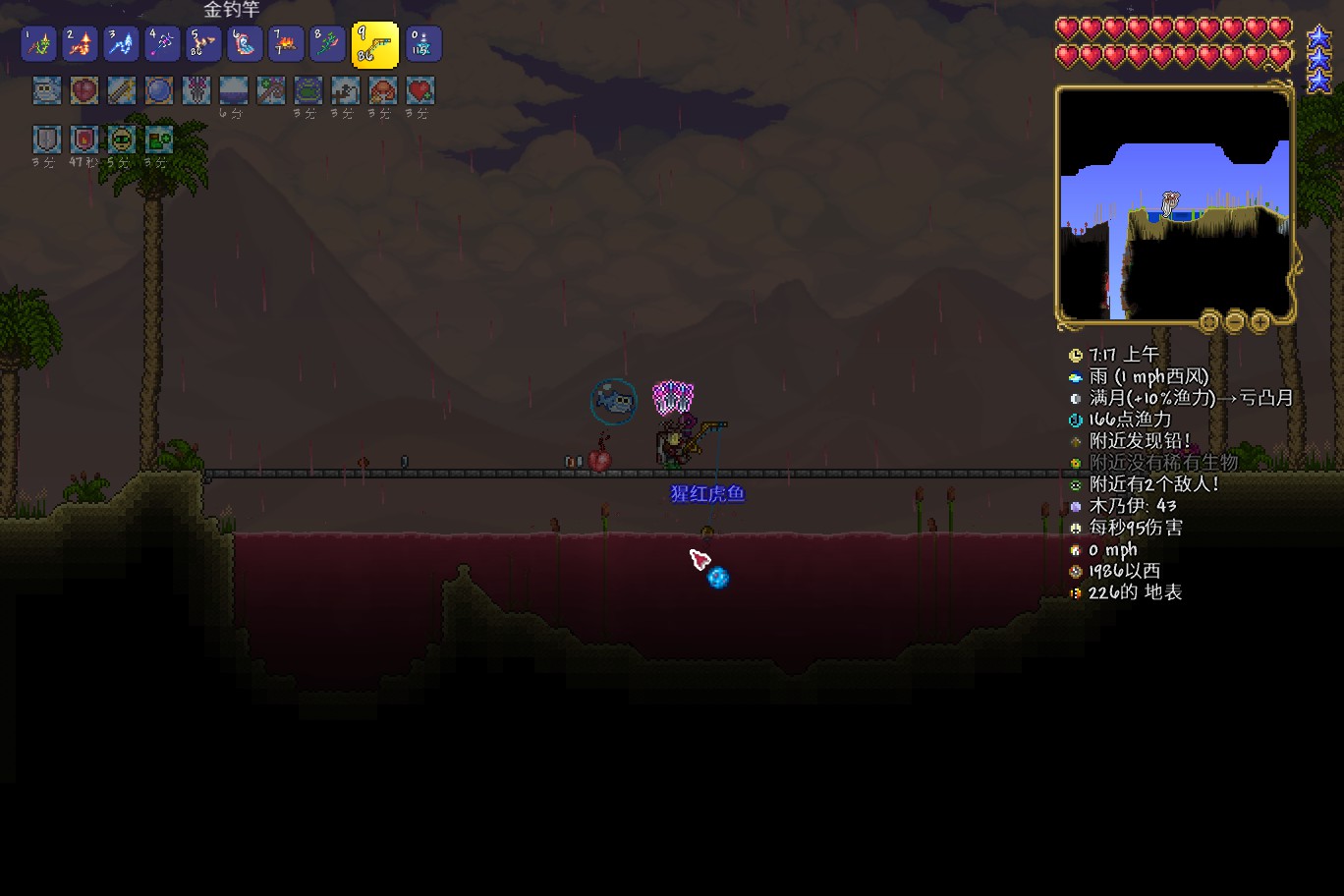Select the green leafy staff in slot 8
Image resolution: width=1344 pixels, height=896 pixels.
click(327, 44)
